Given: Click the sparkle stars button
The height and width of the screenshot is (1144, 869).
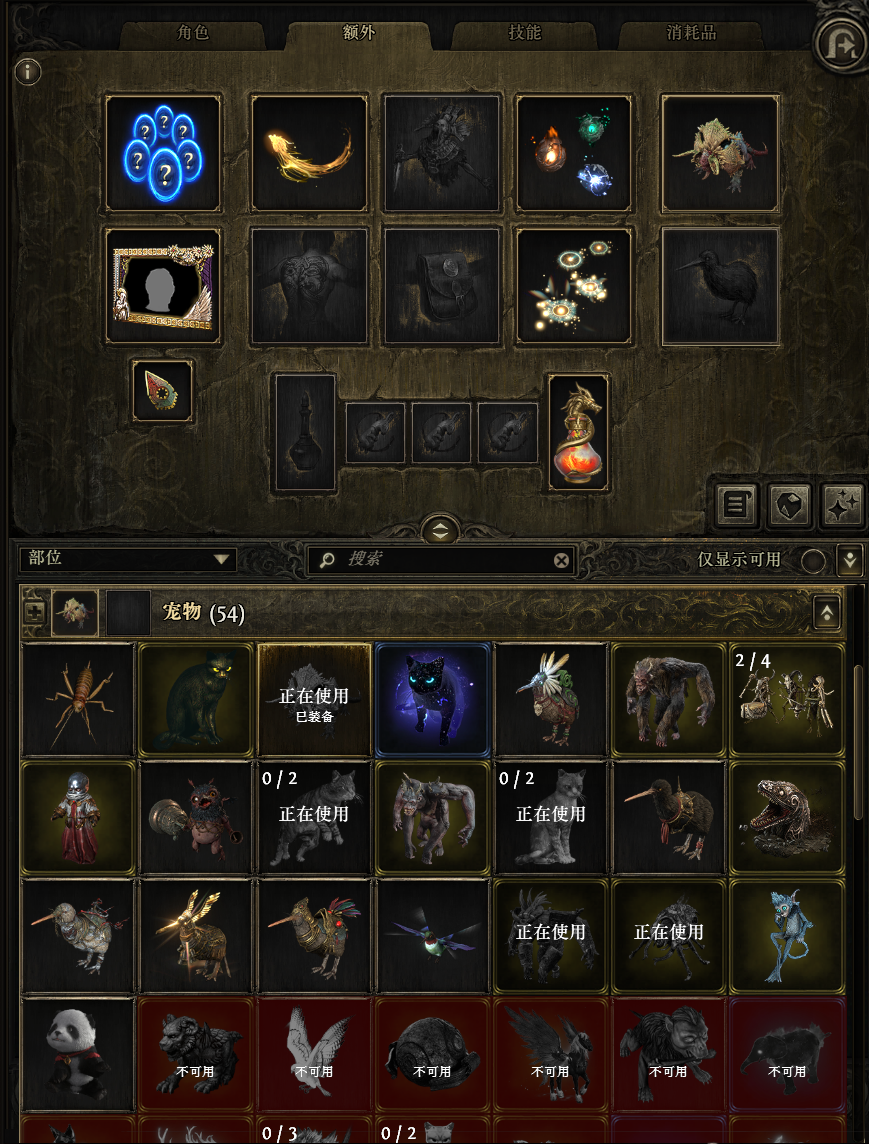Looking at the screenshot, I should point(841,506).
